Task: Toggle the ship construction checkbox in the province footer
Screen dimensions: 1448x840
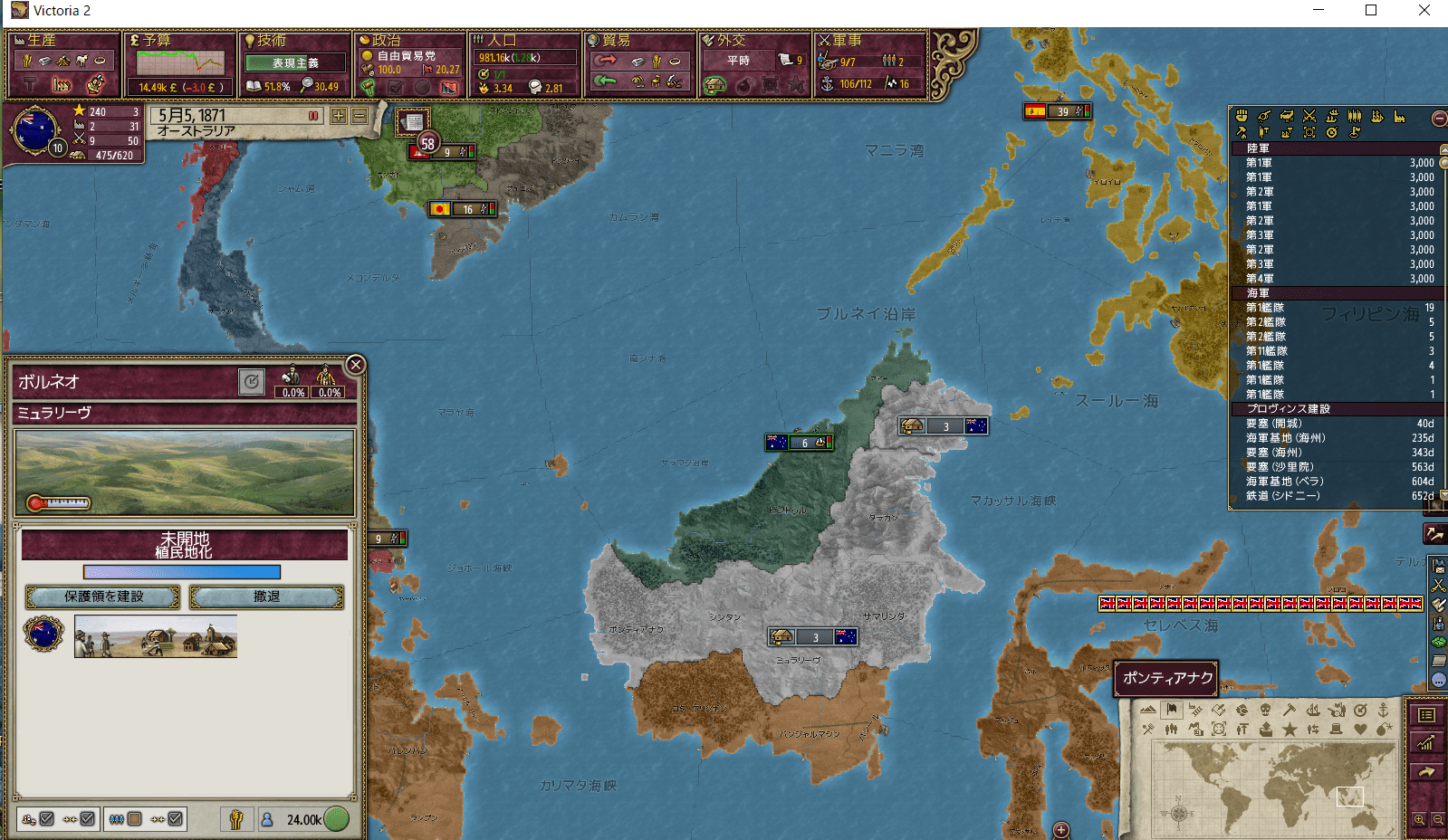Action: 47,819
